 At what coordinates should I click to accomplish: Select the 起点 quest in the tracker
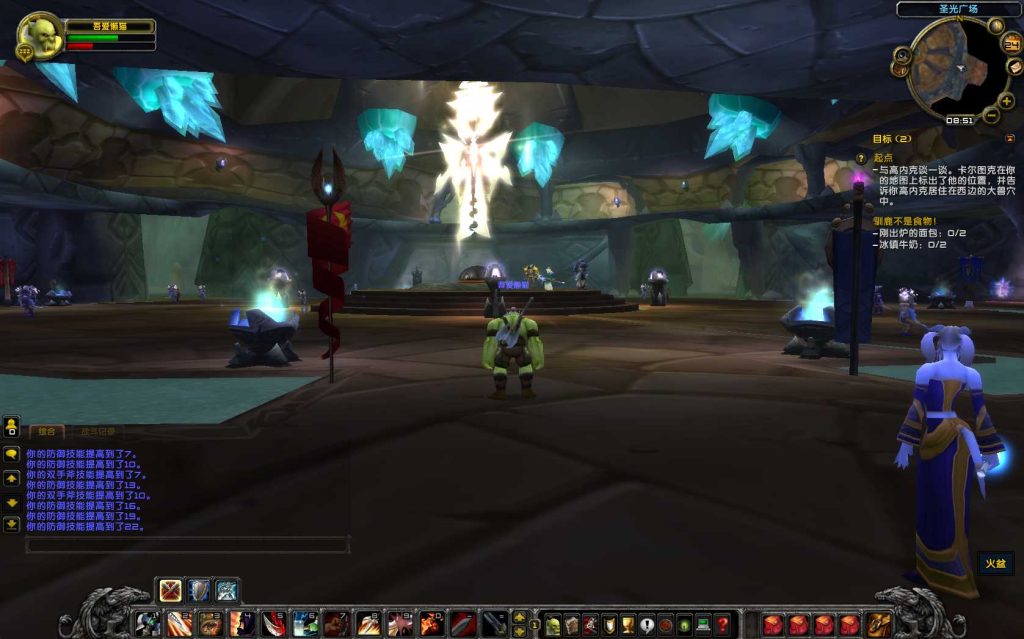883,158
